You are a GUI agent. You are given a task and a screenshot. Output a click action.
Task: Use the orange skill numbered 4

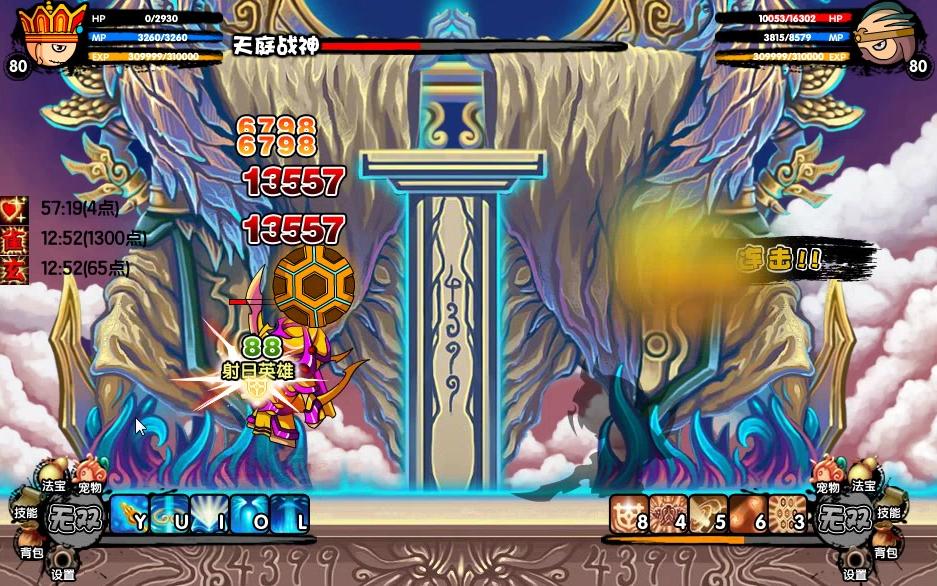[x=668, y=515]
